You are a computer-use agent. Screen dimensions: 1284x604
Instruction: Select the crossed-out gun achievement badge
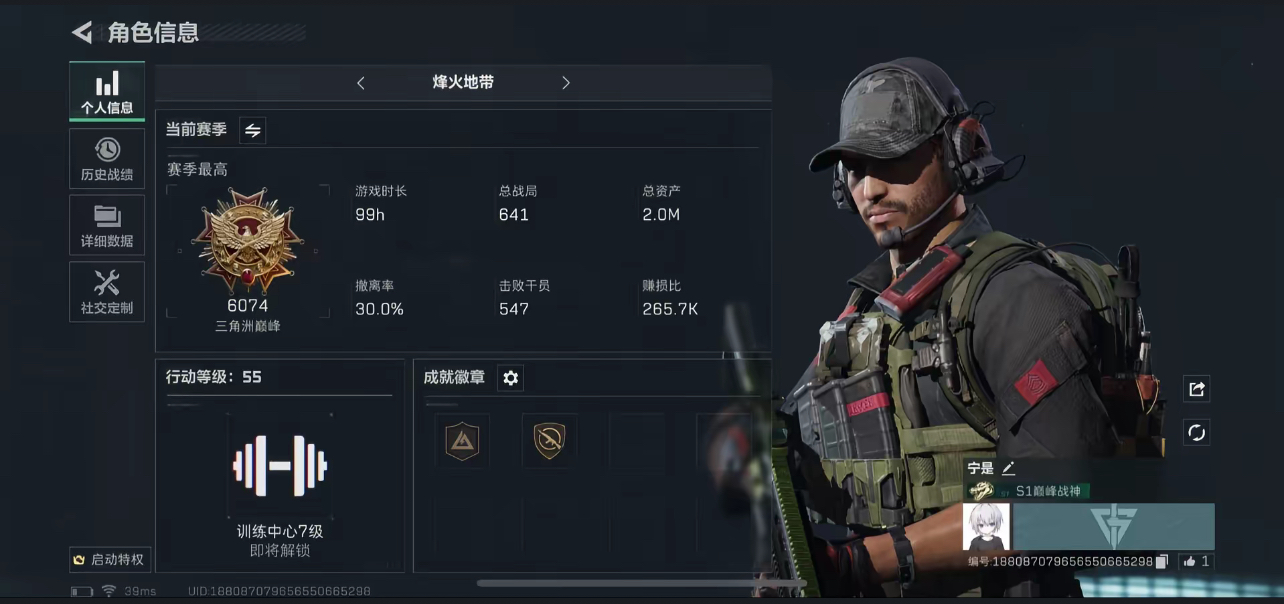[549, 440]
